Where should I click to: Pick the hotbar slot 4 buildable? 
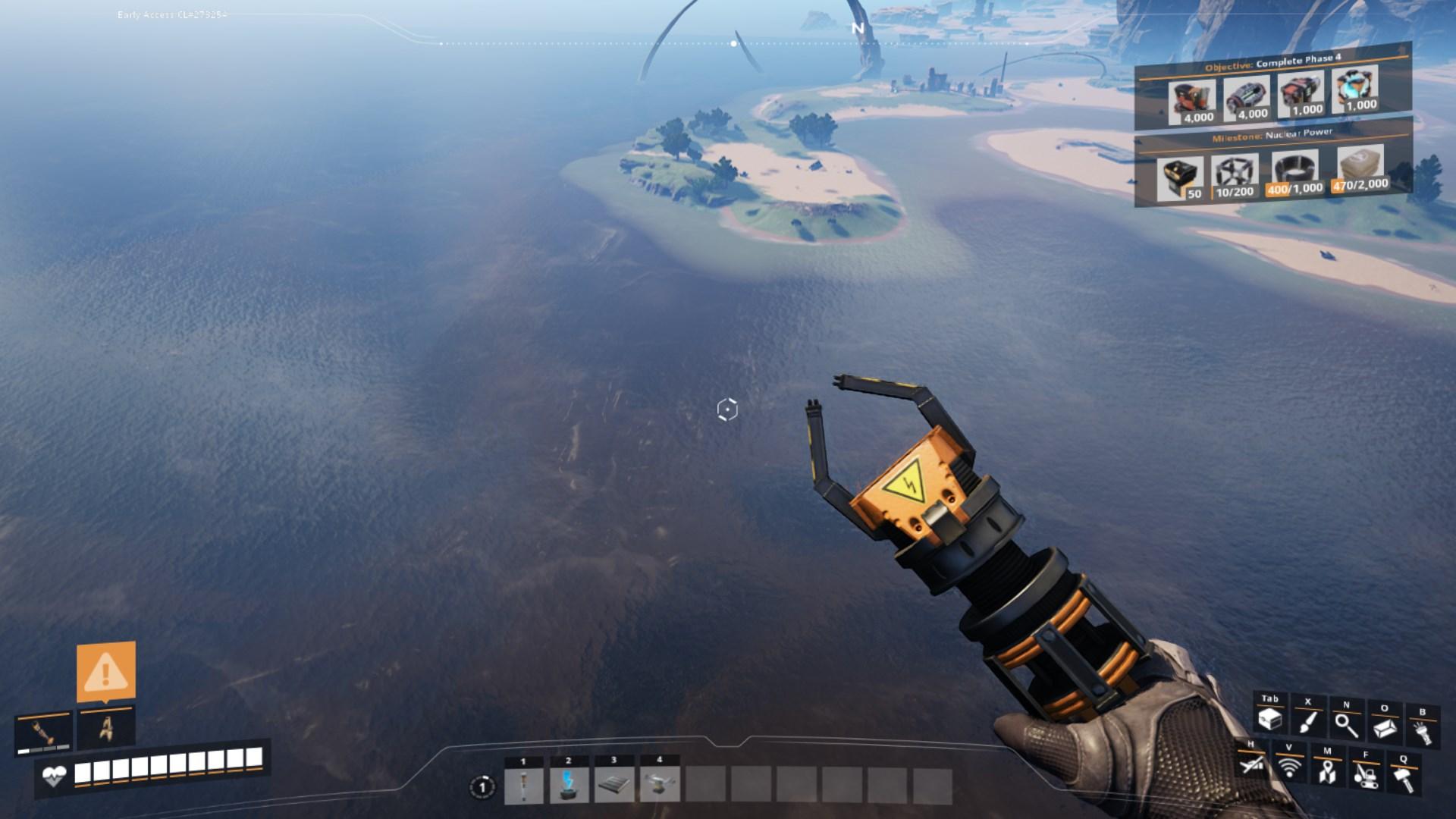coord(660,786)
